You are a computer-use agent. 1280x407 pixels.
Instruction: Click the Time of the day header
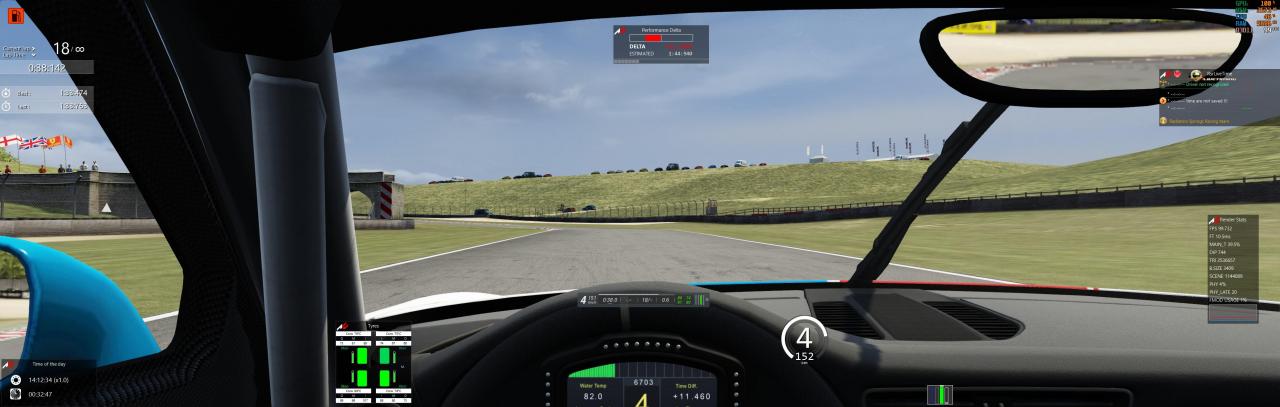(48, 366)
